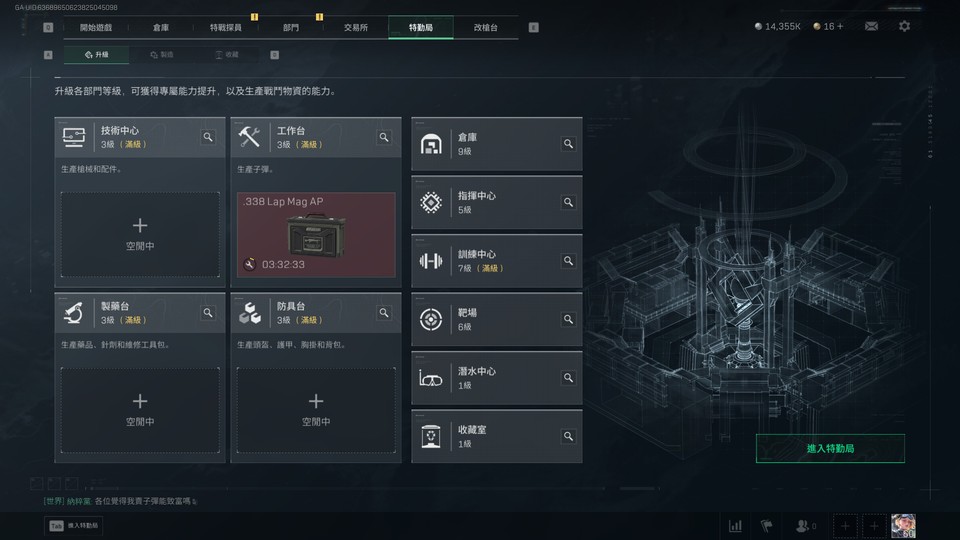Inspect 工作台 with its magnifier icon
960x540 pixels.
(384, 138)
